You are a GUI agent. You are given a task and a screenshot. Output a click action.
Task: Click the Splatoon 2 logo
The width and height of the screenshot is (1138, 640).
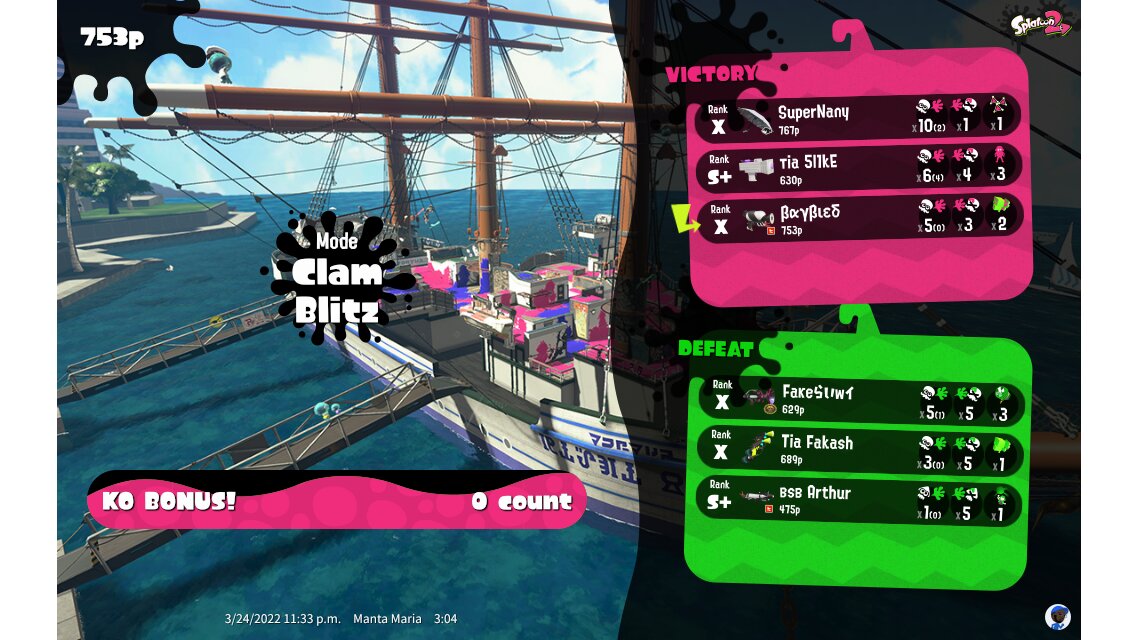pos(1041,22)
